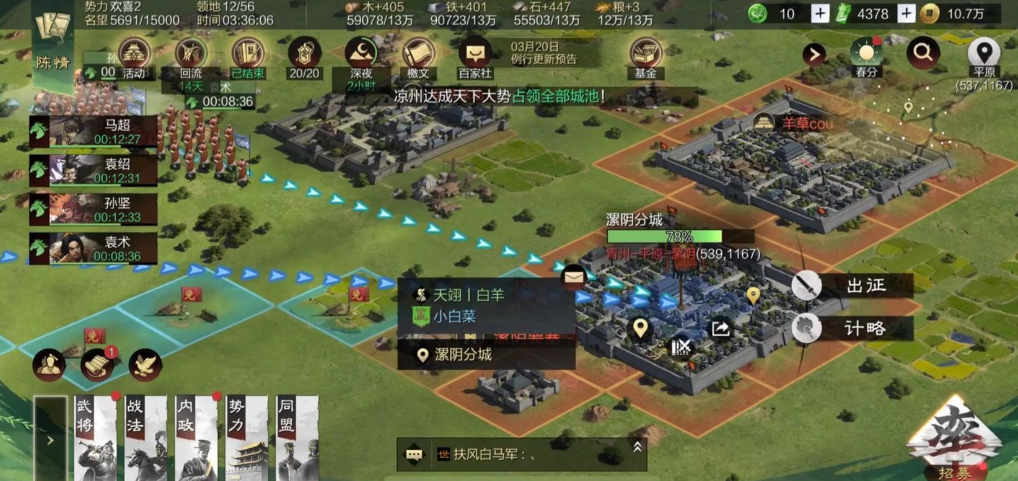Viewport: 1018px width, 481px height.
Task: Select the 孙坚 army march entry
Action: click(x=93, y=209)
